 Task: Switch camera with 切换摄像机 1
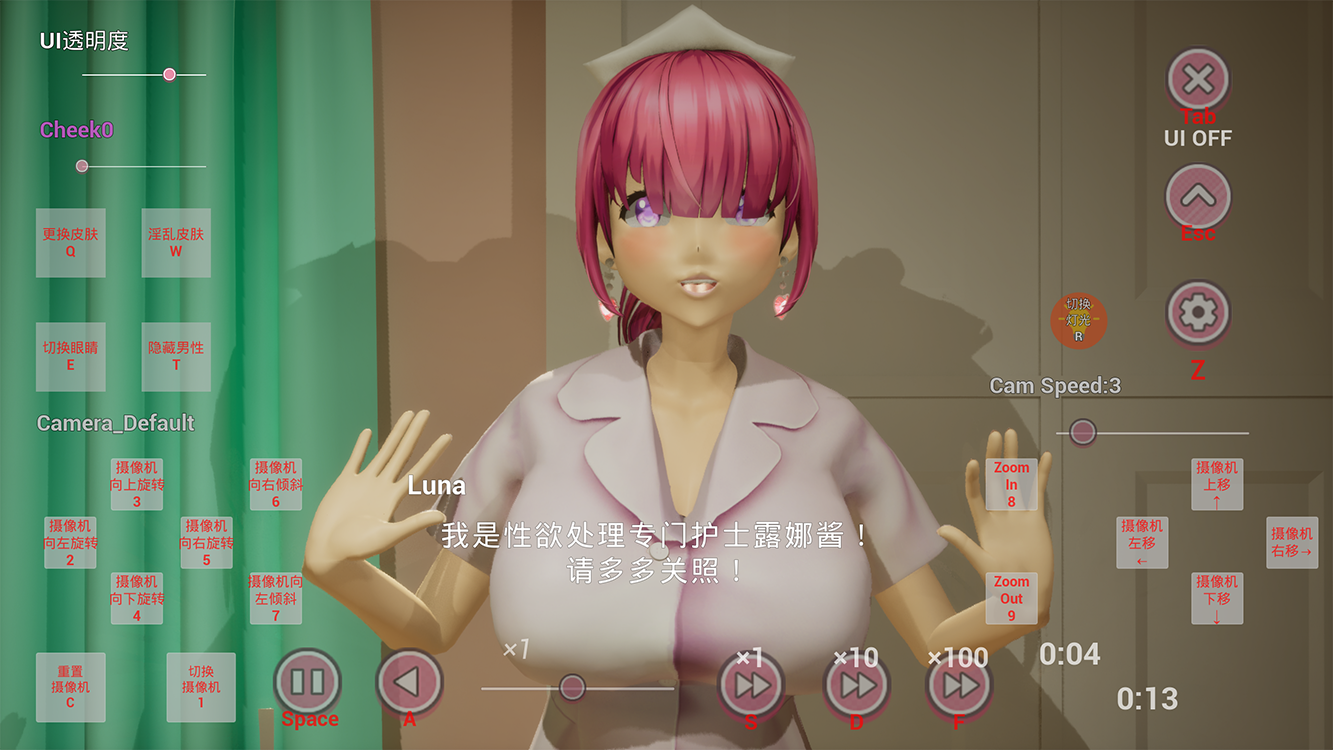(200, 687)
